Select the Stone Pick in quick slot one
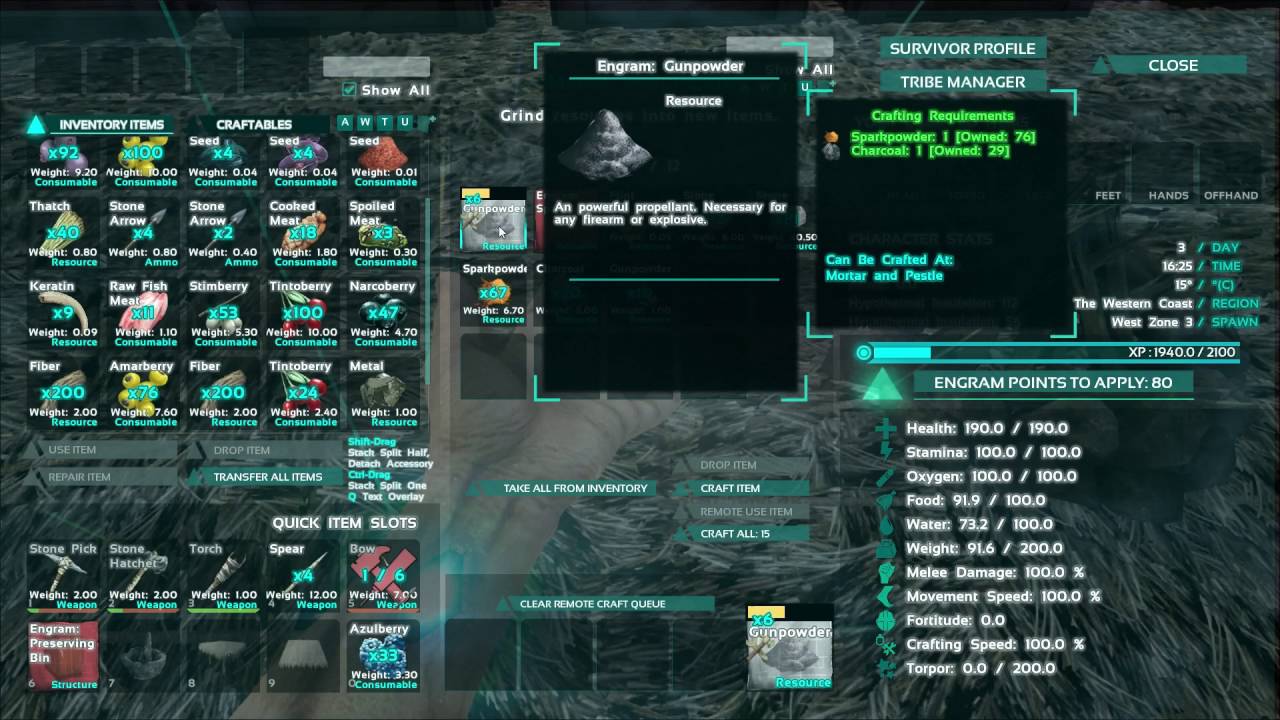 [62, 570]
